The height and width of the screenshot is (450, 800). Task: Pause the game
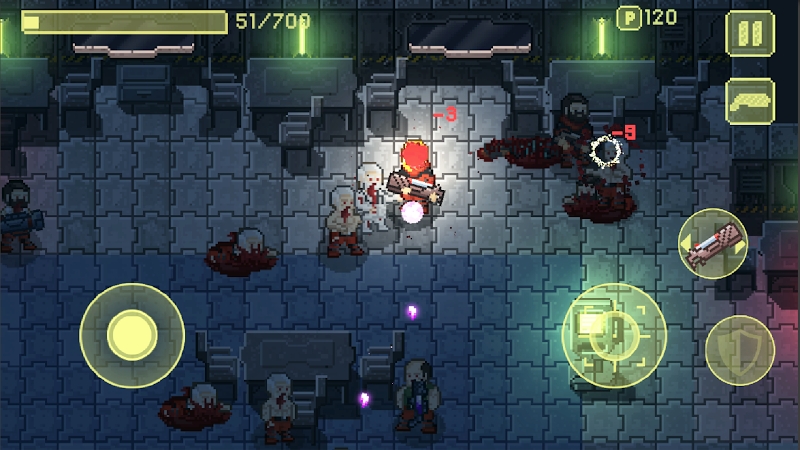tap(751, 33)
